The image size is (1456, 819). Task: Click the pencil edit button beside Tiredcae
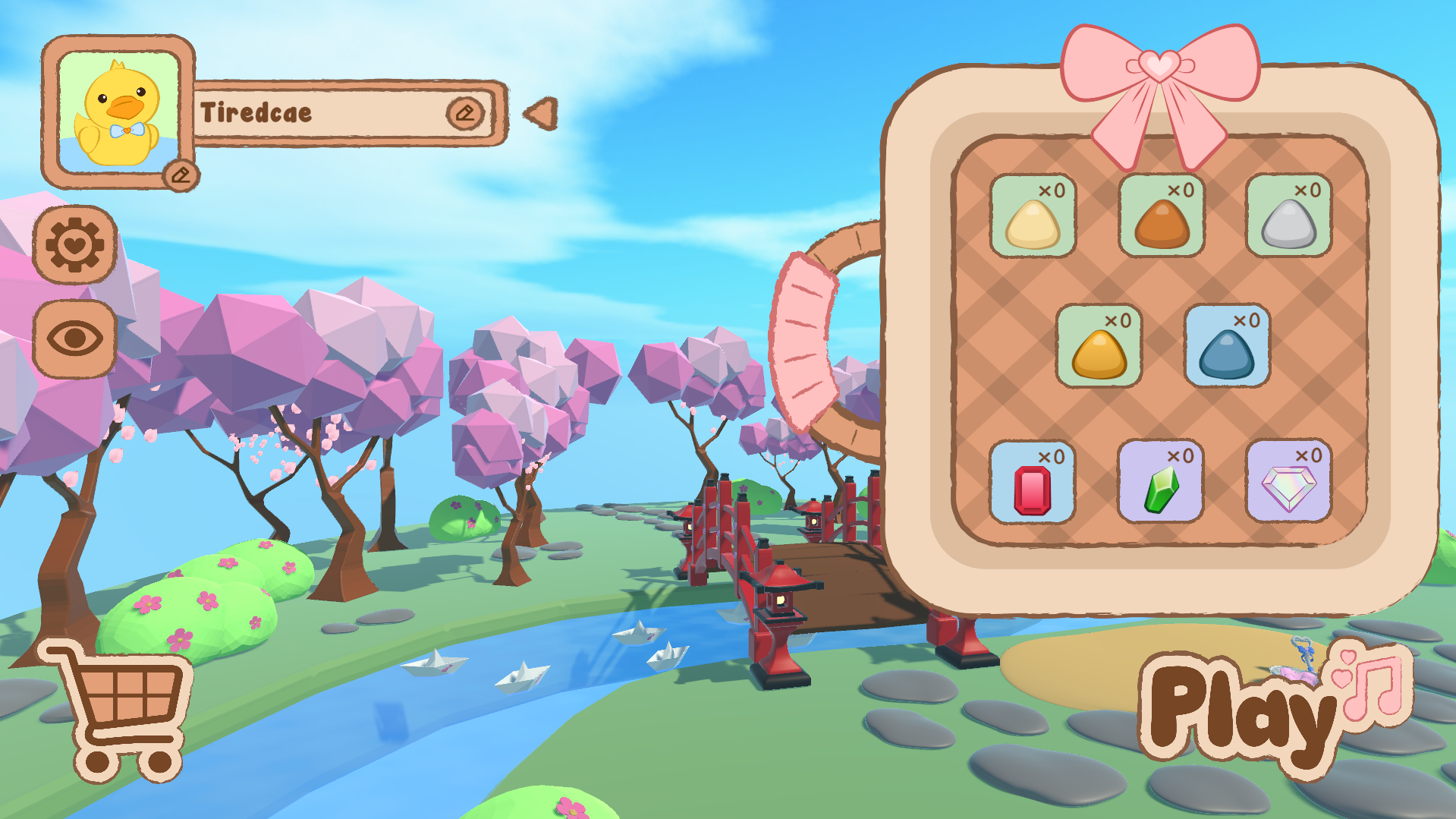[467, 112]
